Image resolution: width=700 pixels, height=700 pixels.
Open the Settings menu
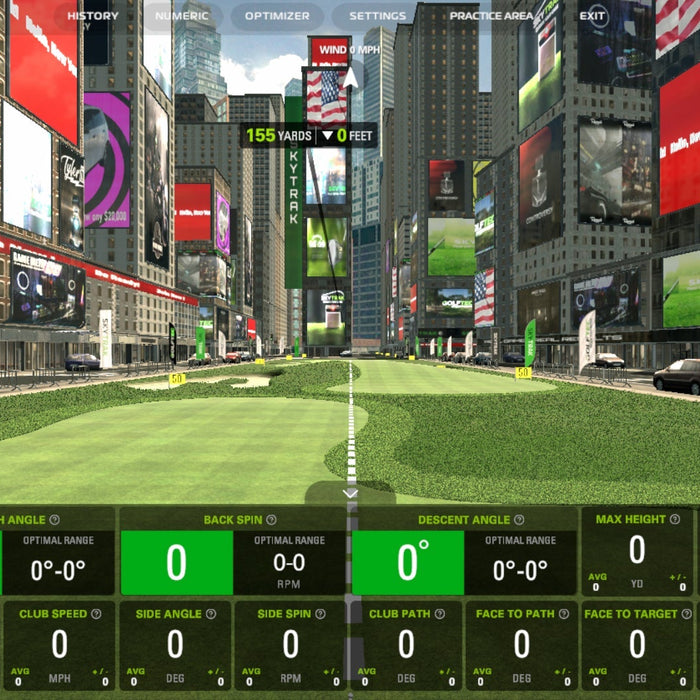(378, 16)
